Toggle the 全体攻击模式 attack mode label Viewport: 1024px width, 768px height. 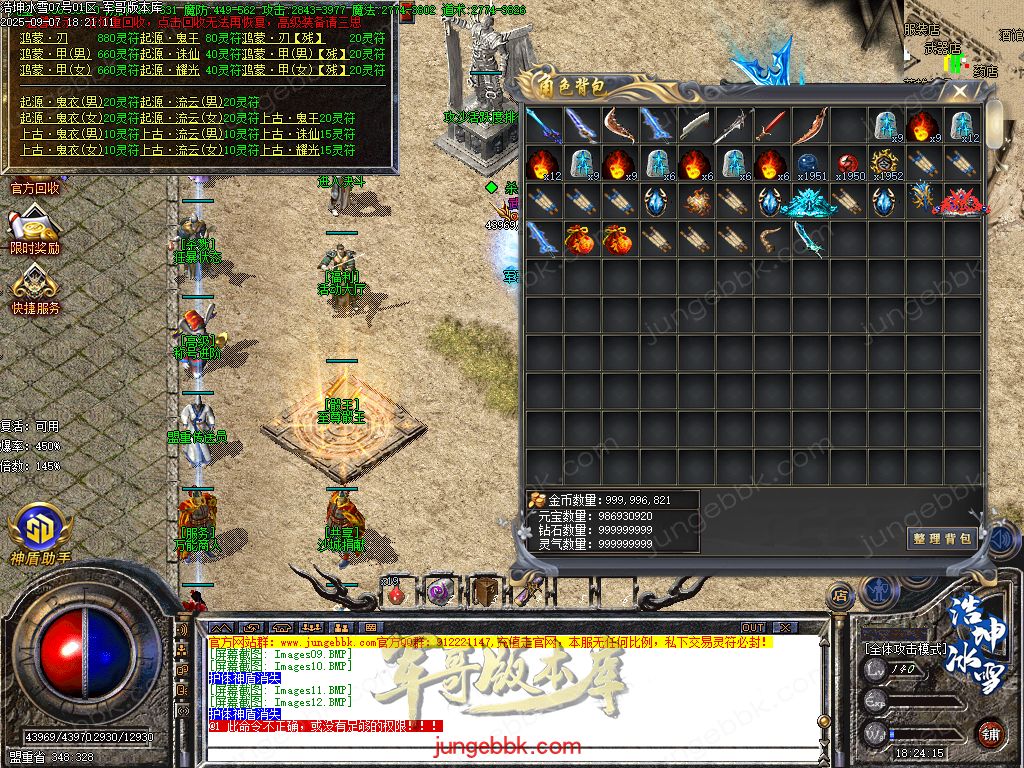[905, 649]
